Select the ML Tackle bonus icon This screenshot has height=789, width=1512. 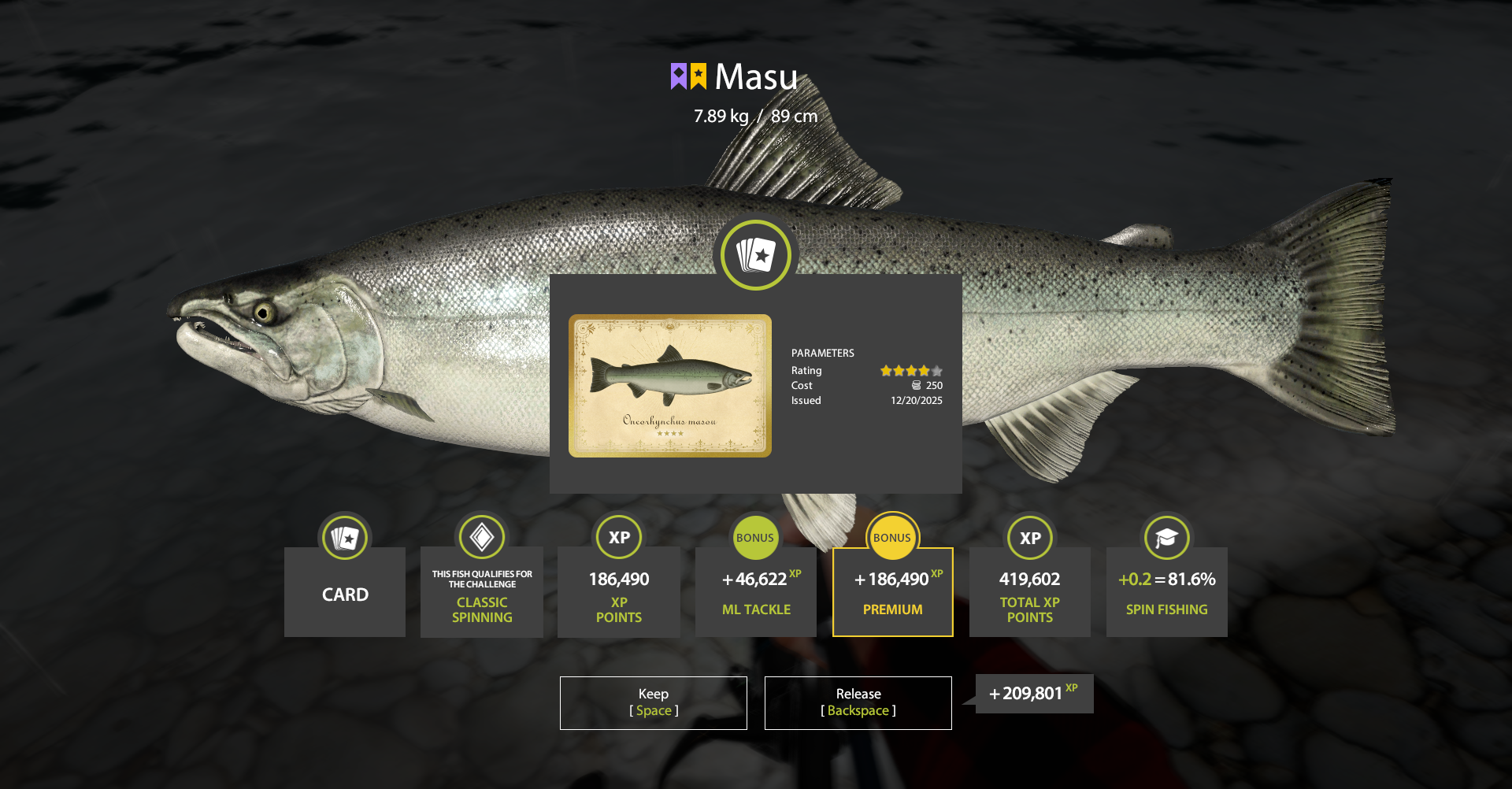[x=755, y=537]
